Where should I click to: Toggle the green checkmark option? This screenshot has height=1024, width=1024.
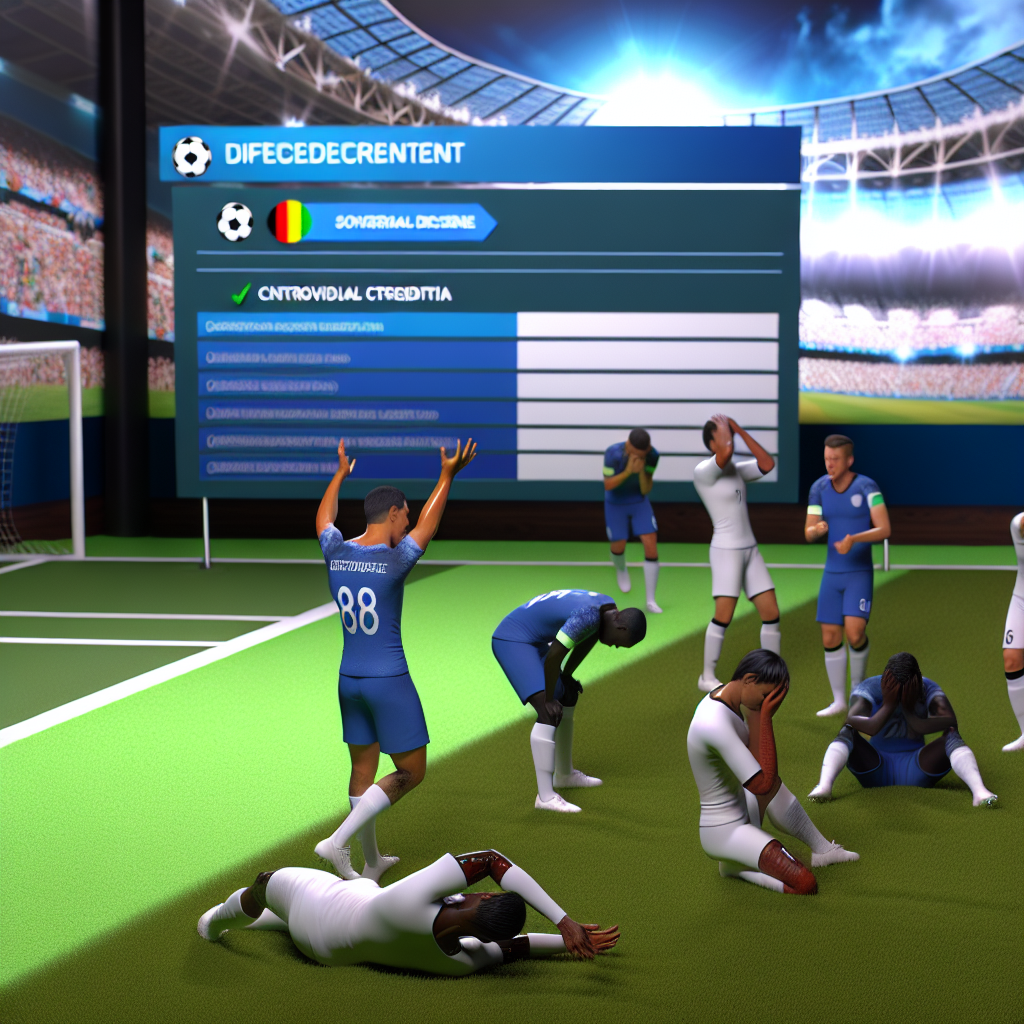tap(240, 294)
